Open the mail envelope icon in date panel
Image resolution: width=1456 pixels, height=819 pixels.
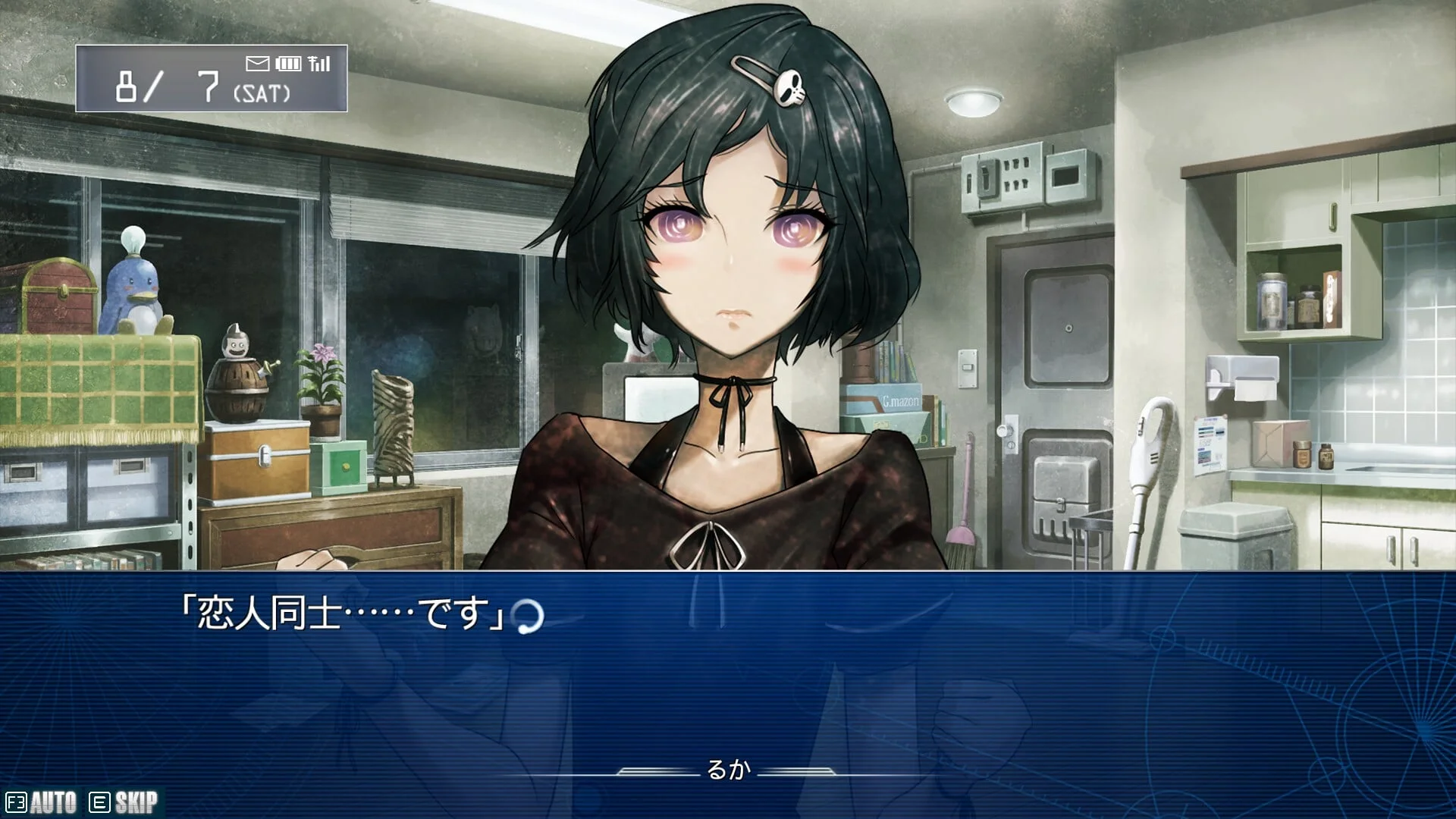pyautogui.click(x=258, y=64)
